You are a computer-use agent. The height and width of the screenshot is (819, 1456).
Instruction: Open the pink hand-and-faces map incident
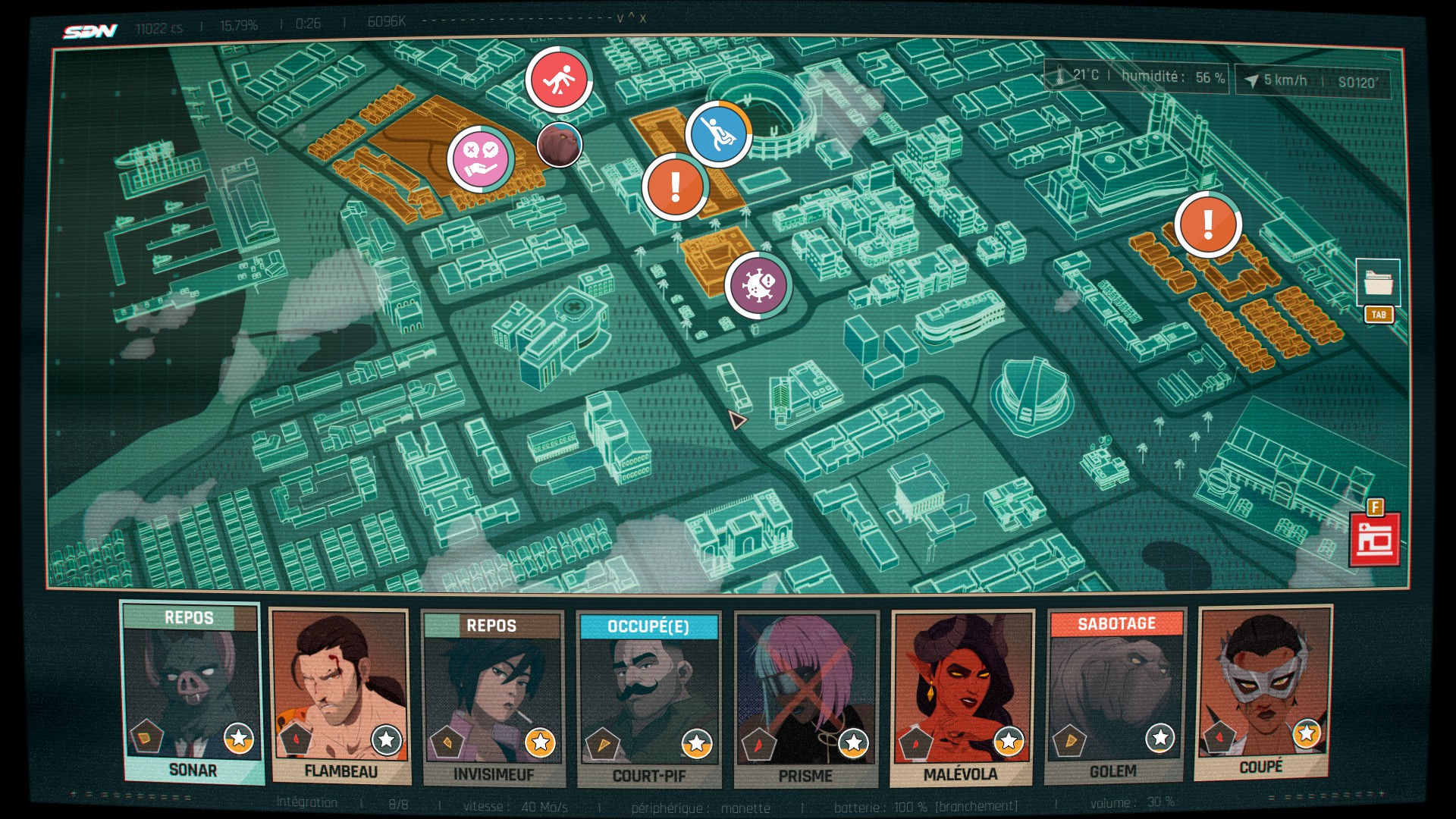(x=481, y=159)
